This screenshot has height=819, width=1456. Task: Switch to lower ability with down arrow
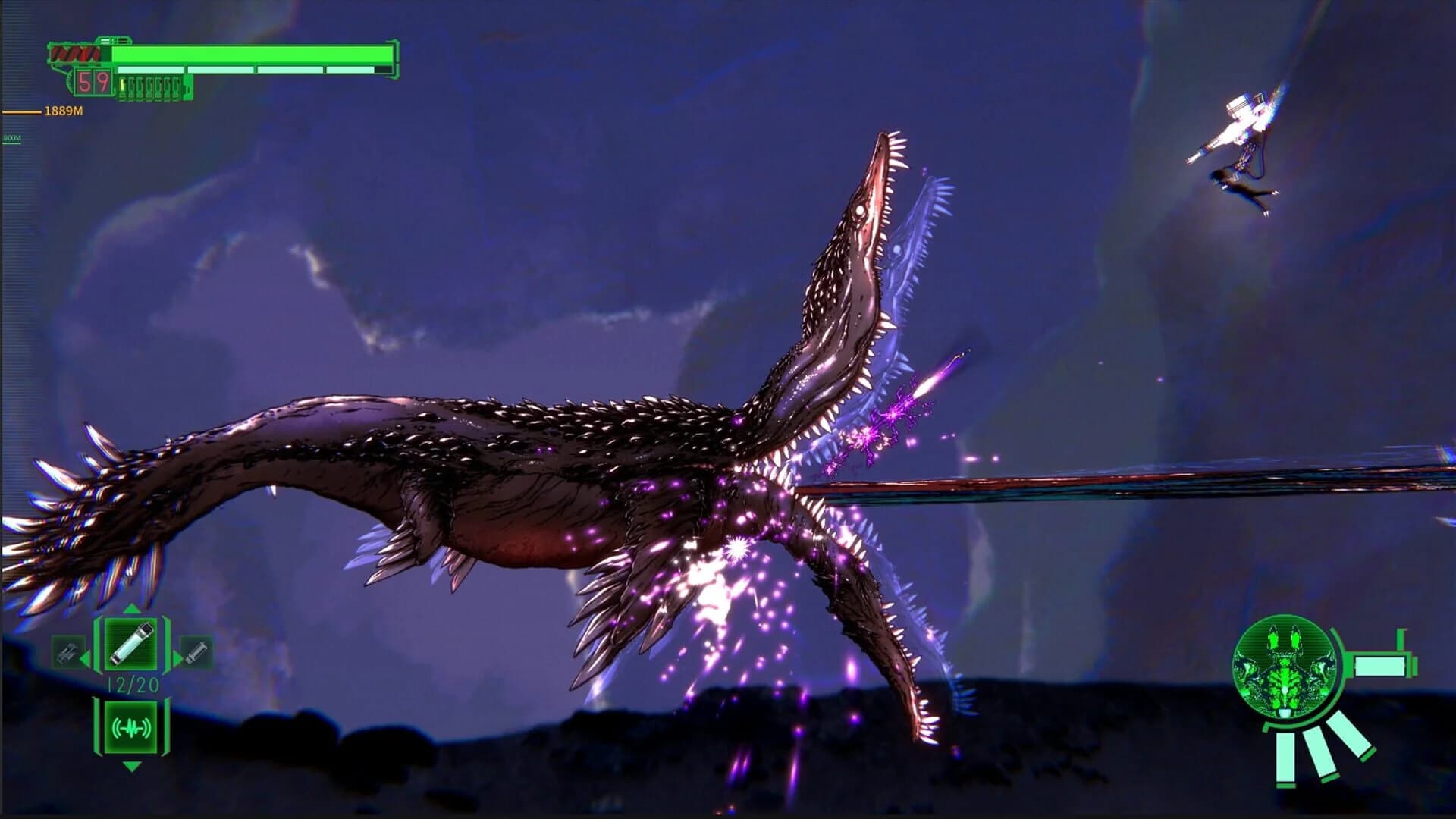pos(130,766)
